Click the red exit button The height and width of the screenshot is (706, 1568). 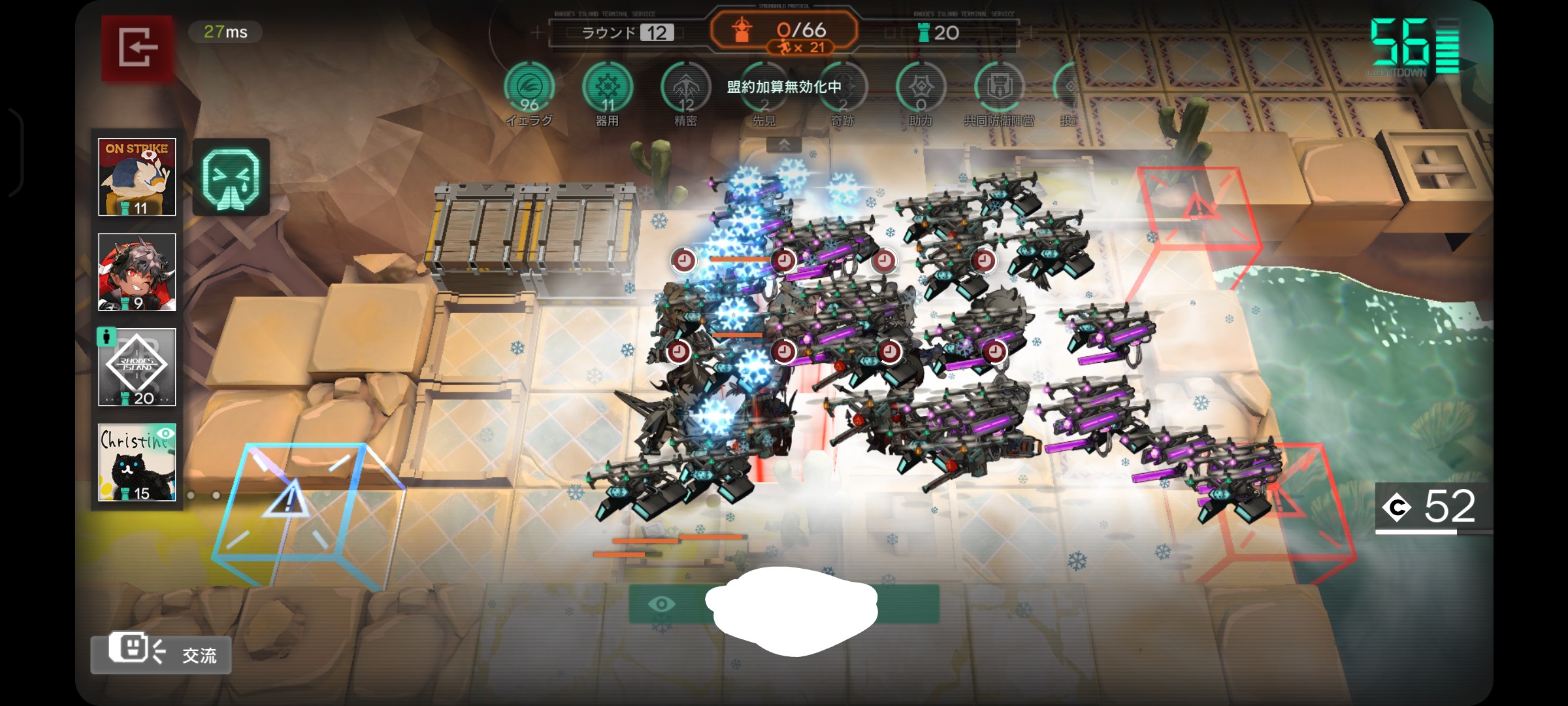[x=137, y=47]
